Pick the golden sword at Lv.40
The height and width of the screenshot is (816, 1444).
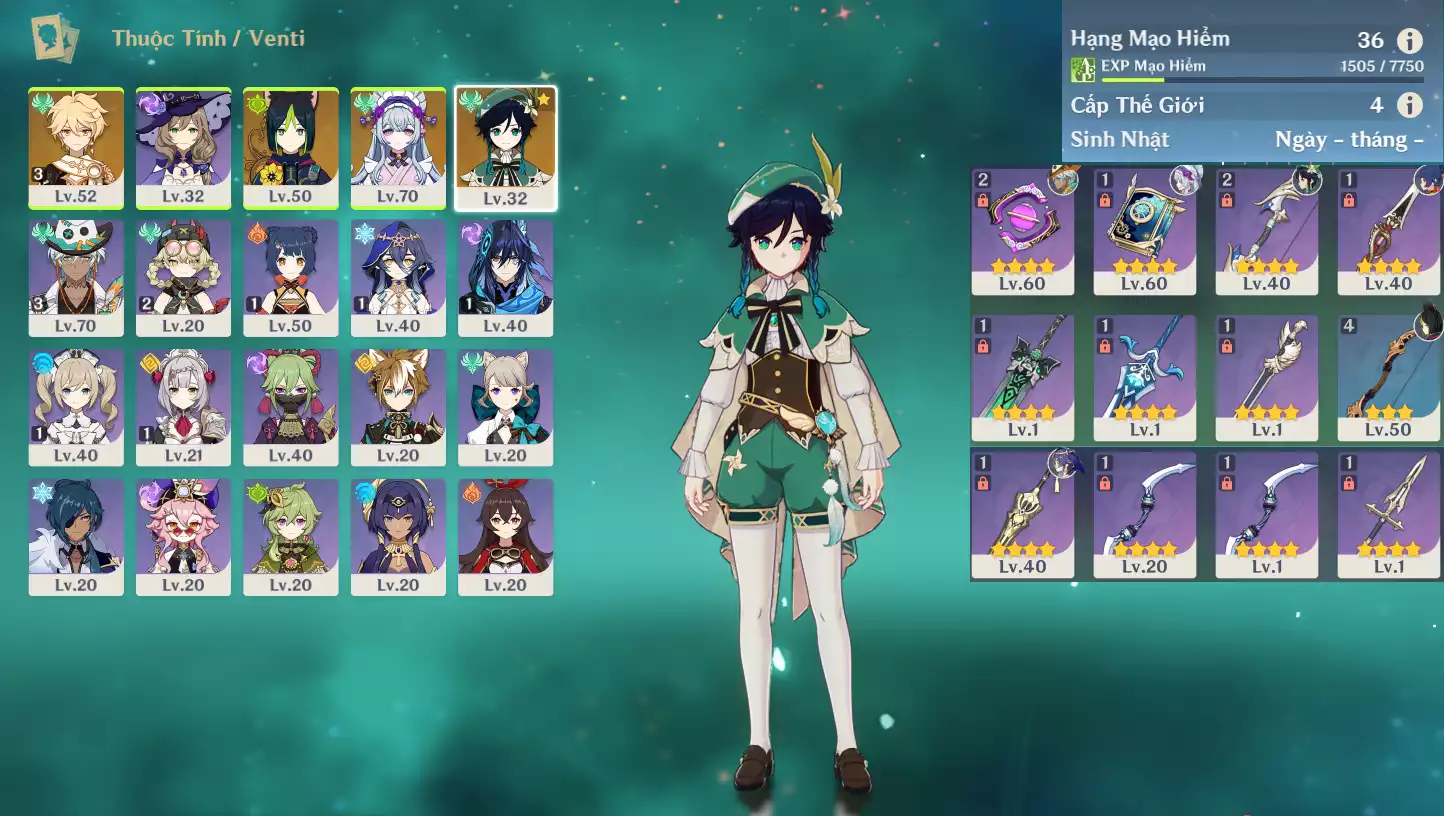coord(1022,514)
